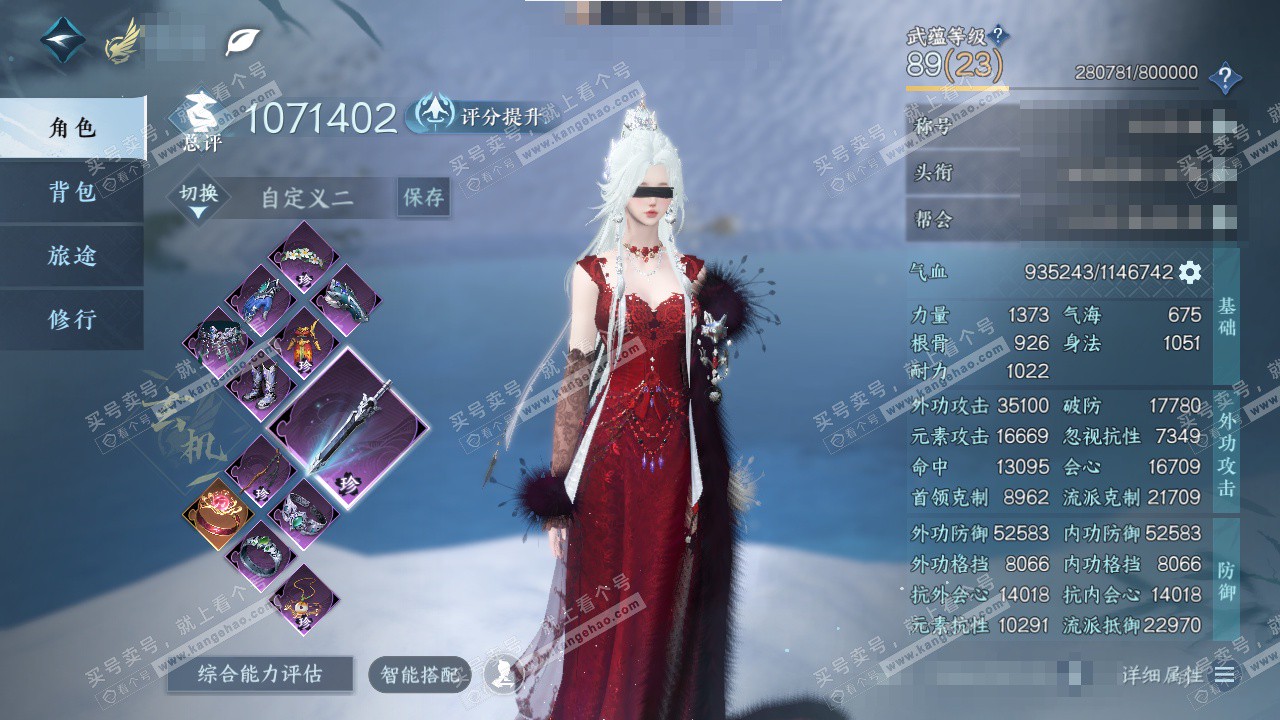Open 综合能力评估 overall ability assessment
The height and width of the screenshot is (720, 1280).
point(260,675)
